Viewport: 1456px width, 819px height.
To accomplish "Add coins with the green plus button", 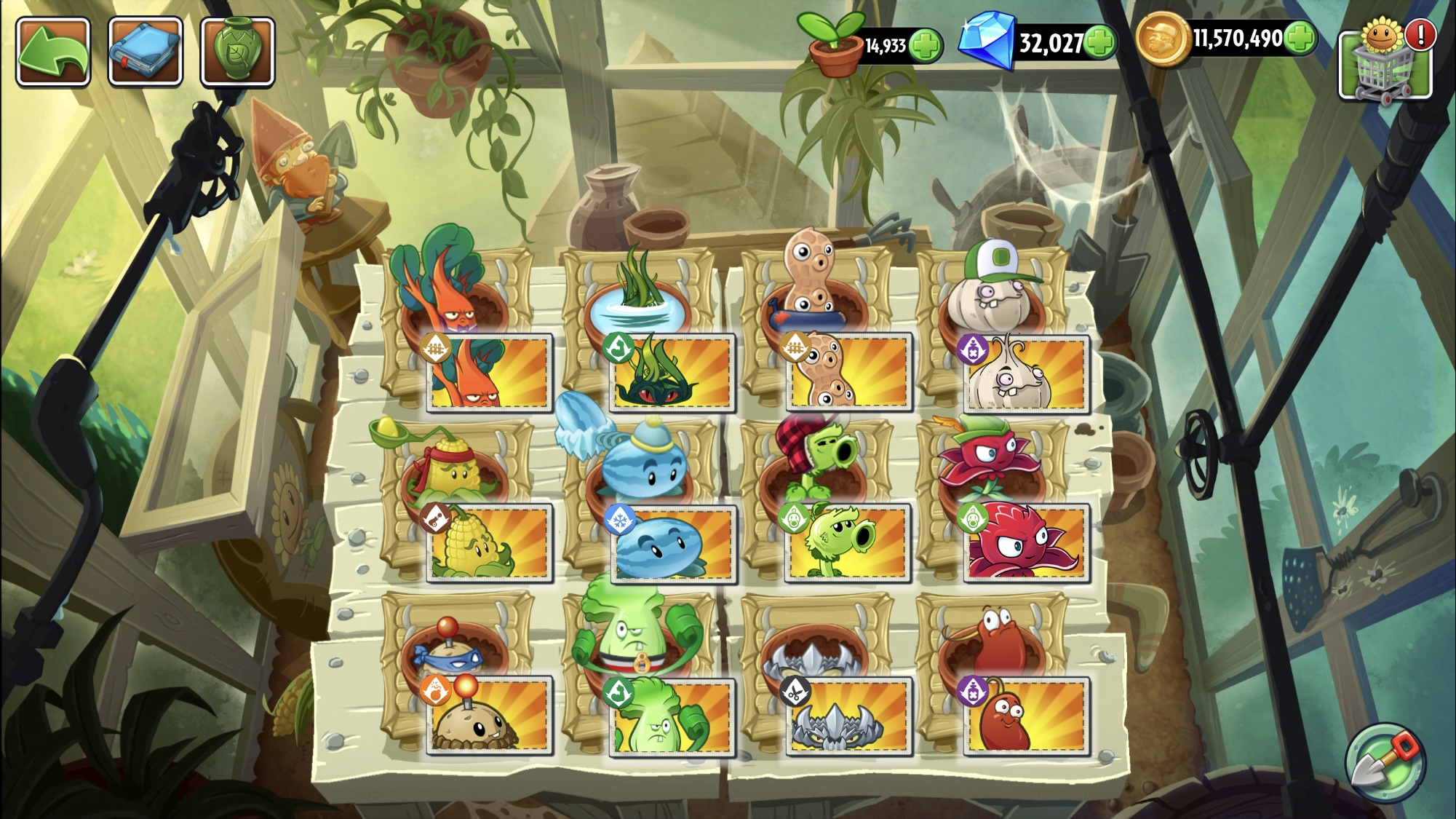I will tap(1300, 38).
